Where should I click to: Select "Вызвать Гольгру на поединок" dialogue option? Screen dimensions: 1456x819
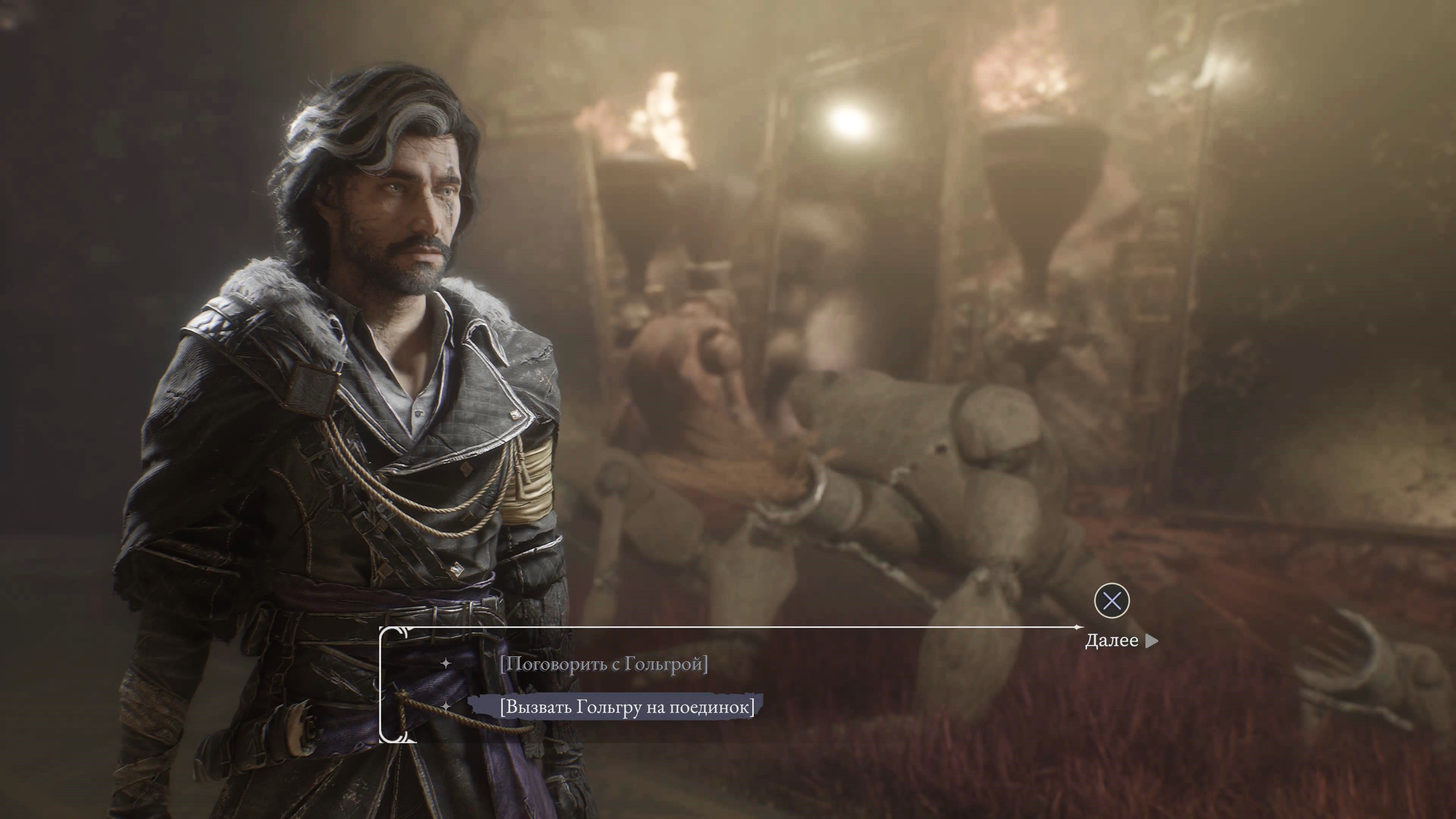(x=627, y=706)
